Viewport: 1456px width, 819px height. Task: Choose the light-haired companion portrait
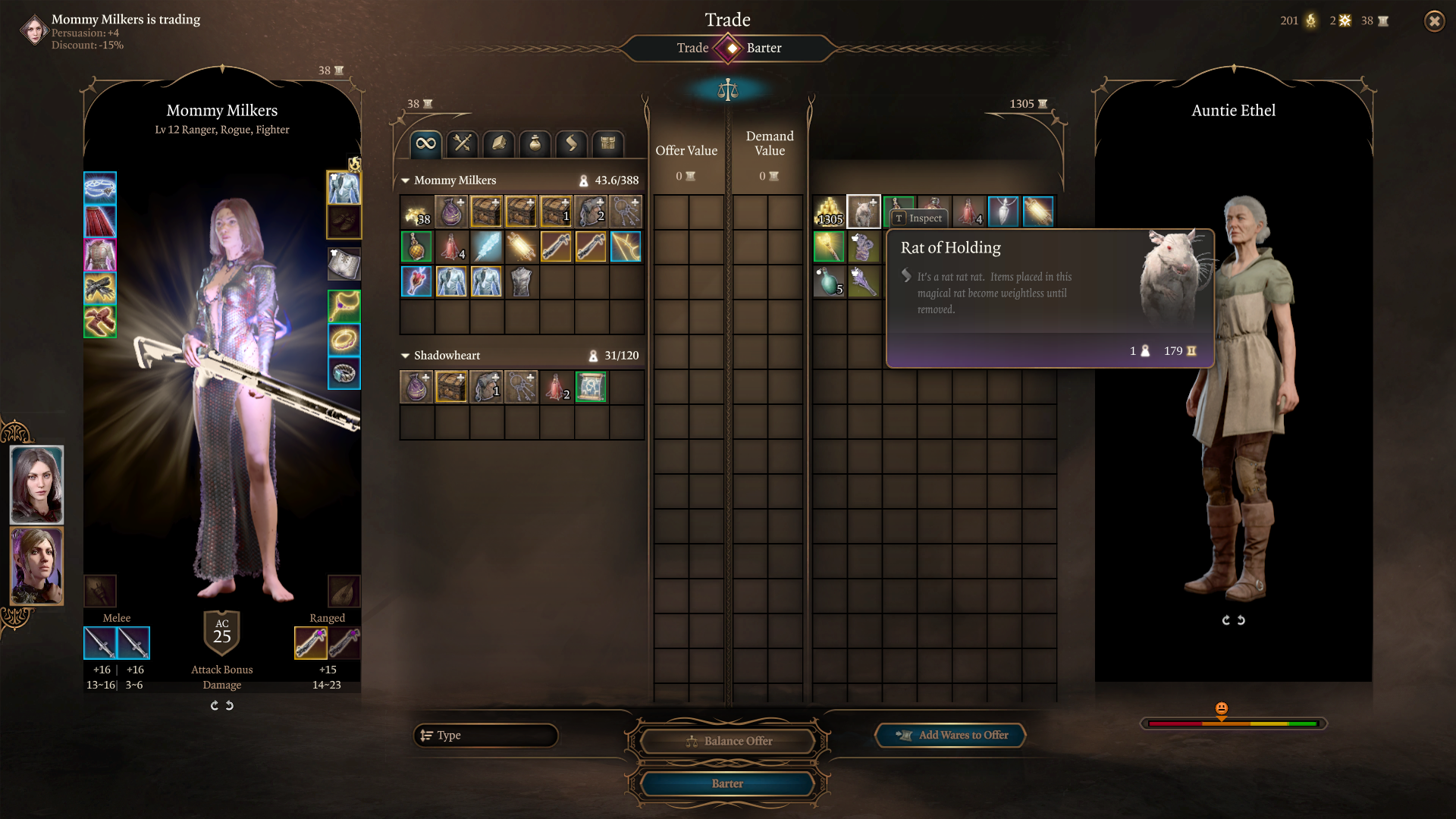36,566
